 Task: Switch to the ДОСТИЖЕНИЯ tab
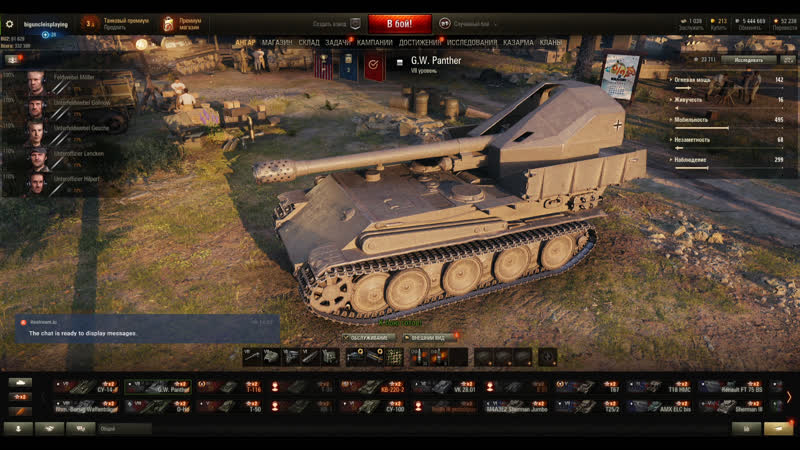tap(420, 43)
